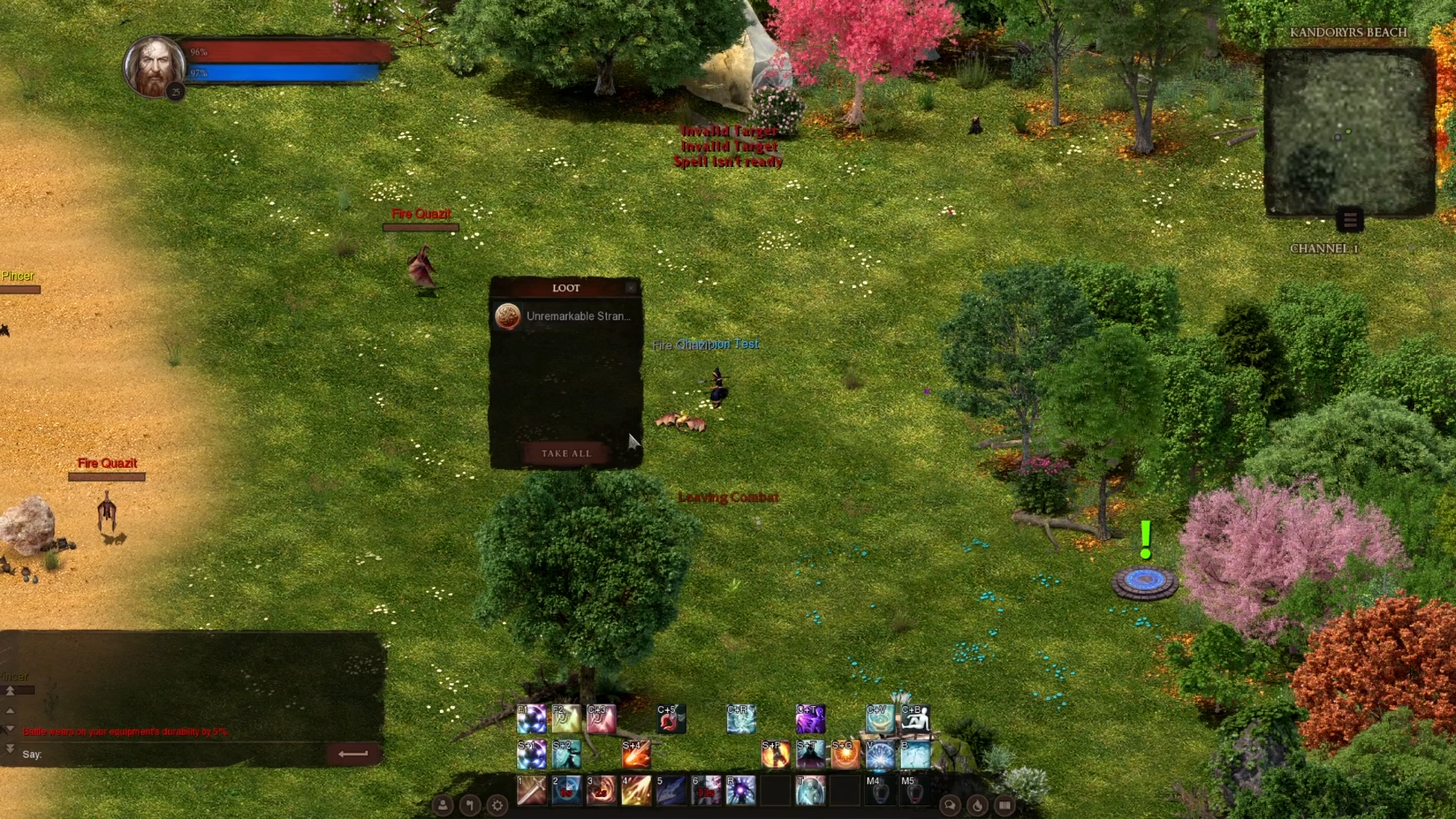The width and height of the screenshot is (1456, 819).
Task: Click the bearded character portrait
Action: 155,67
